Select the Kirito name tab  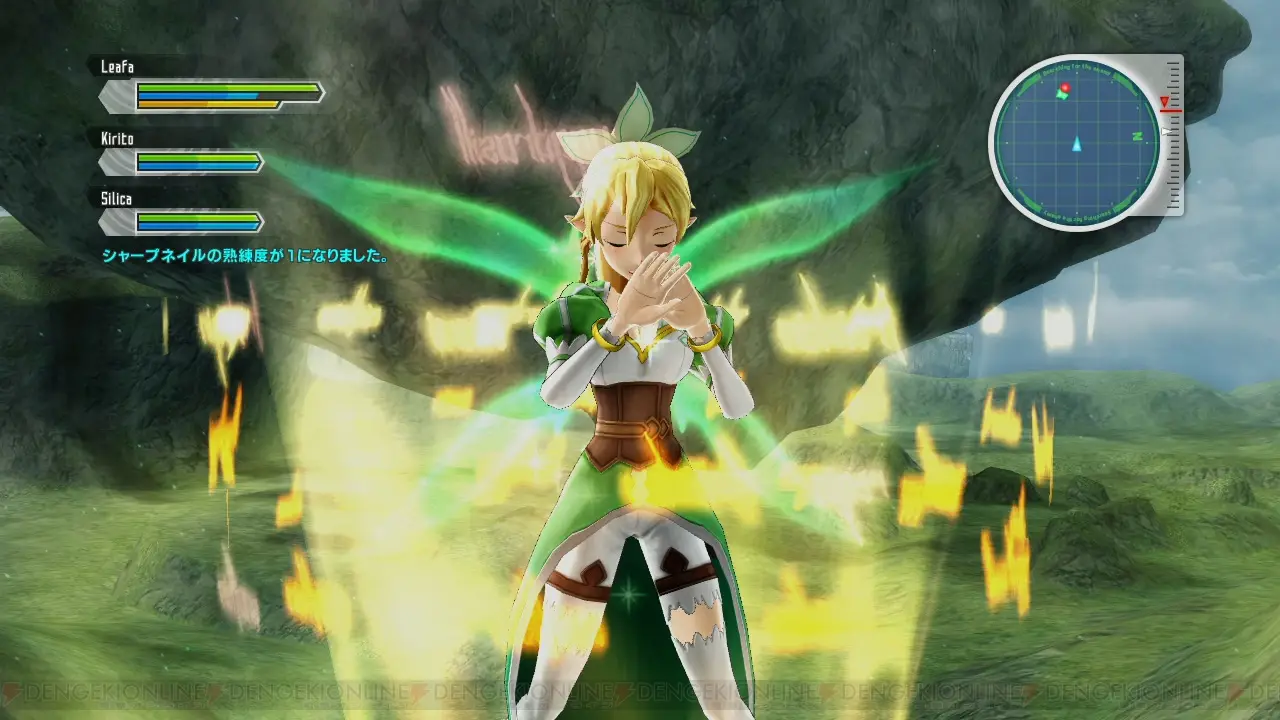click(x=116, y=137)
